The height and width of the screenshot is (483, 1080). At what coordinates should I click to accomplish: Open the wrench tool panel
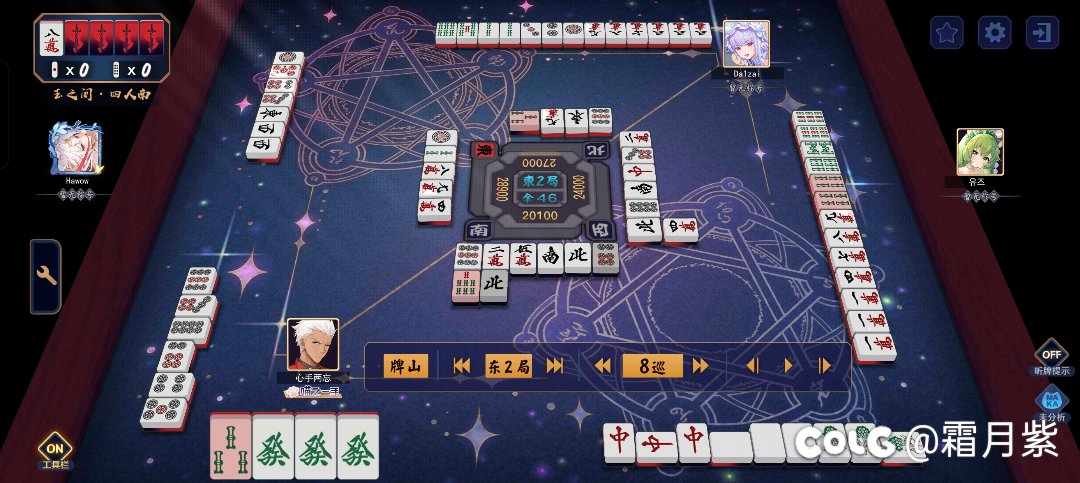46,276
